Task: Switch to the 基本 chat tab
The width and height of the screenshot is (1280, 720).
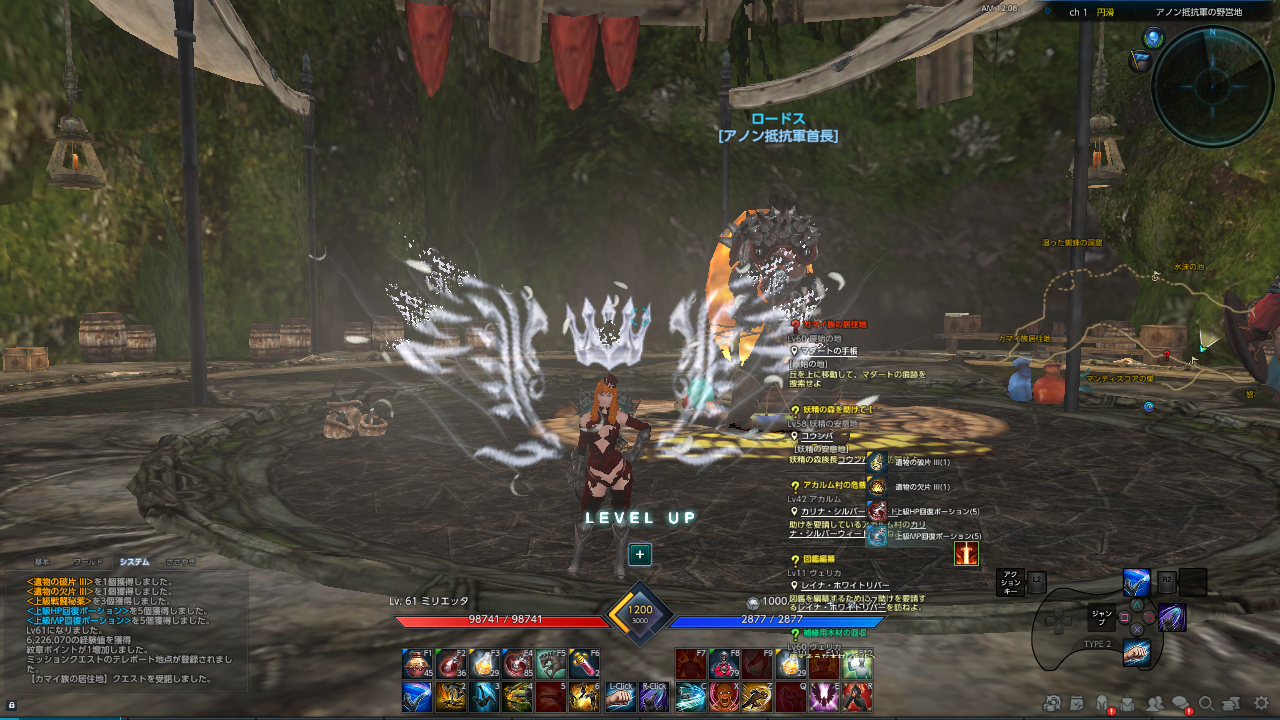Action: coord(42,561)
